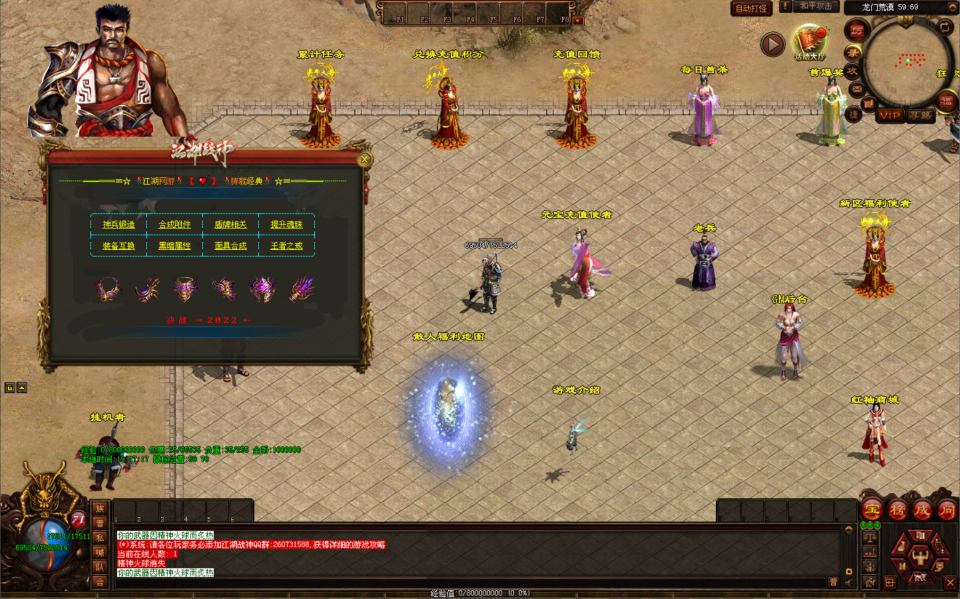
Task: Open the 面具合成 option
Action: tap(230, 244)
